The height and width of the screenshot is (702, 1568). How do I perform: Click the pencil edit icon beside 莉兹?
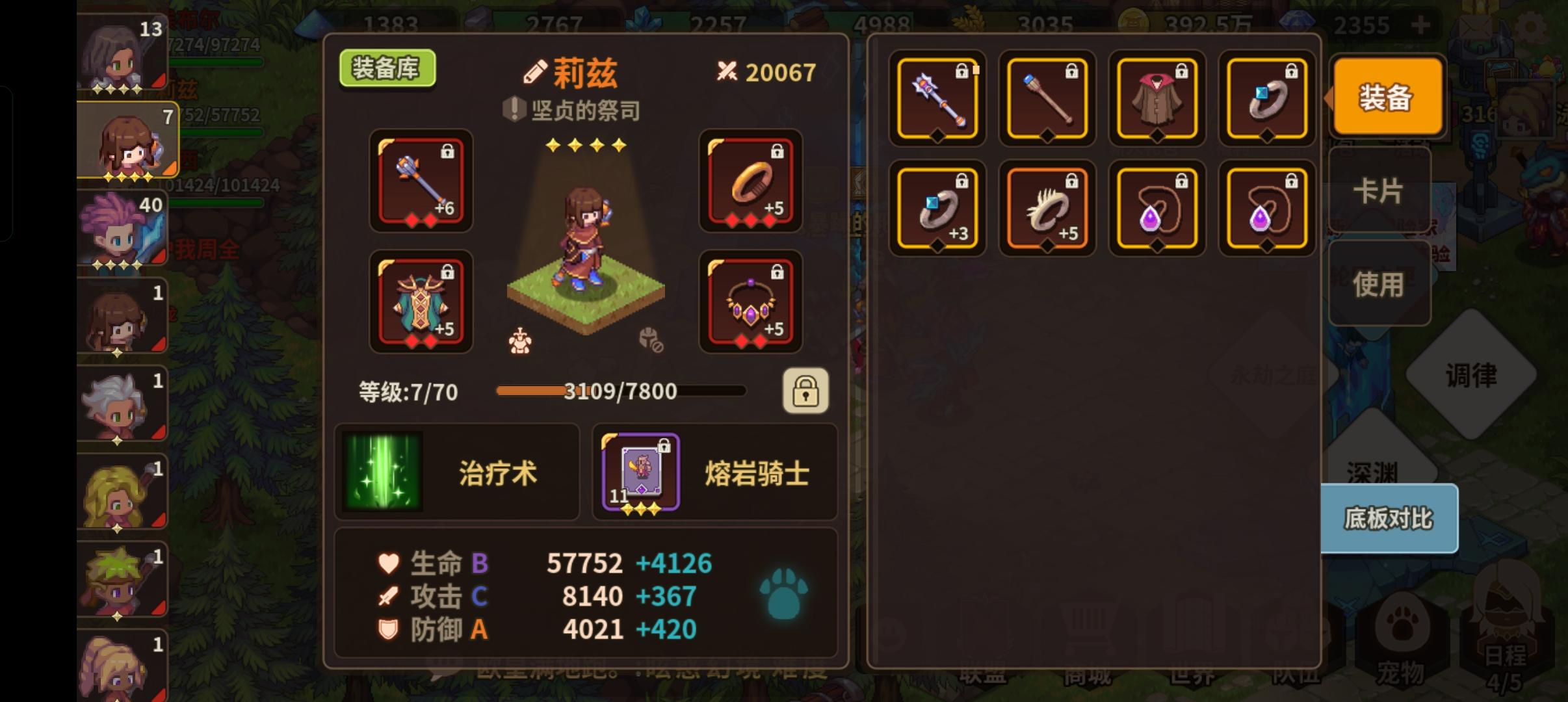click(x=536, y=71)
